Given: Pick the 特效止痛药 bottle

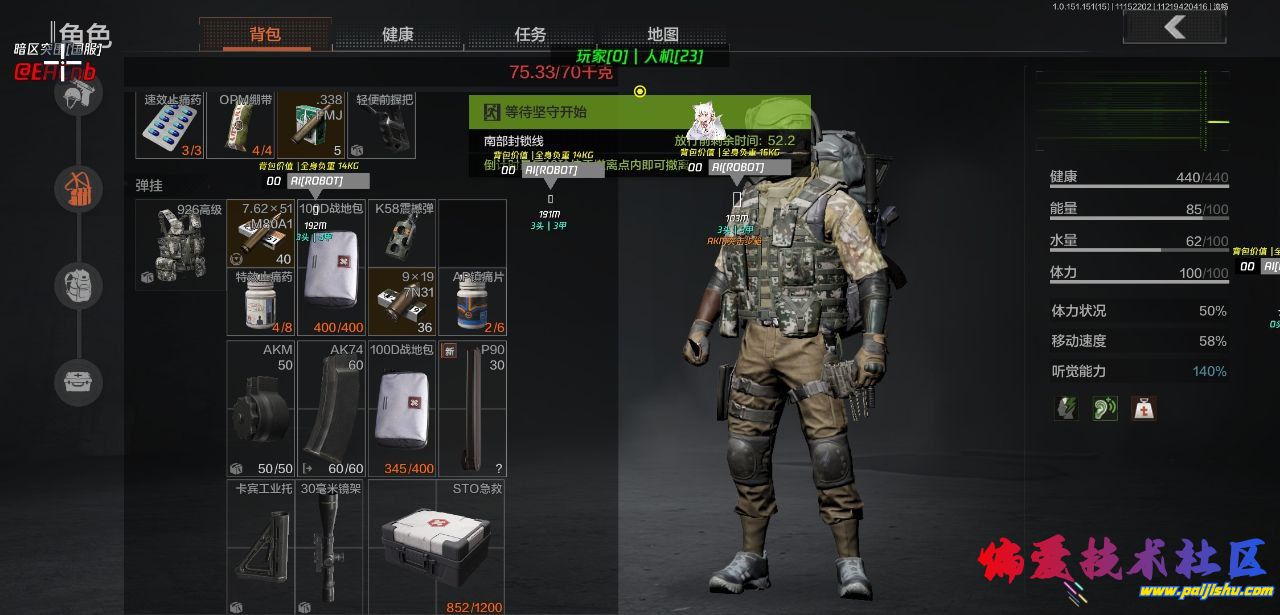Looking at the screenshot, I should point(261,301).
